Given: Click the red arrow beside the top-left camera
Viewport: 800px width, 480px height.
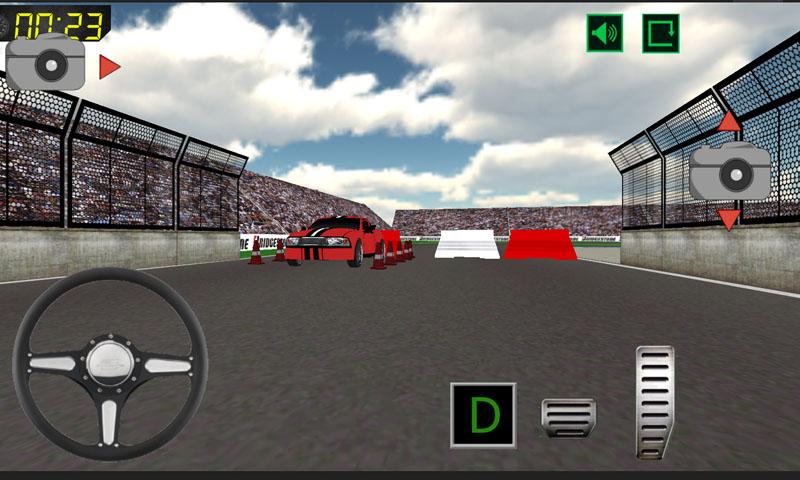Looking at the screenshot, I should point(109,67).
